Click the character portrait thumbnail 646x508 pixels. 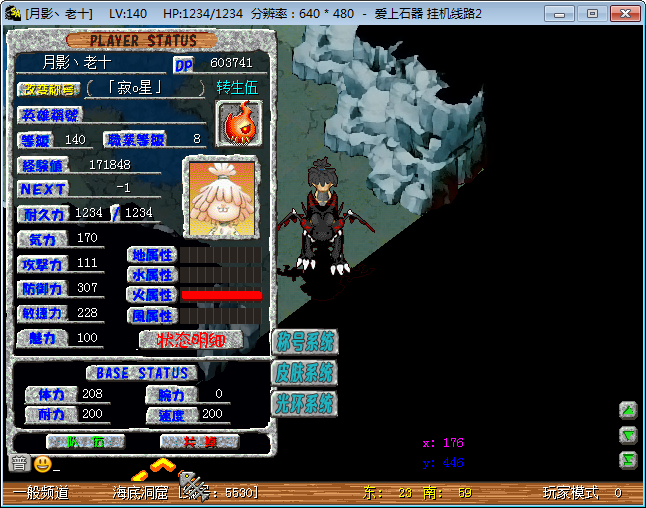pyautogui.click(x=220, y=197)
